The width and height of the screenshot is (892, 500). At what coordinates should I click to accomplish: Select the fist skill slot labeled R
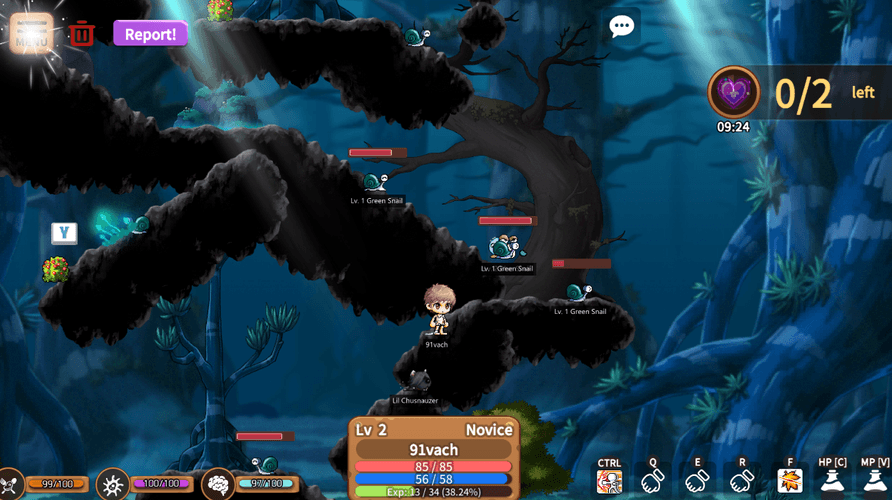[x=742, y=481]
